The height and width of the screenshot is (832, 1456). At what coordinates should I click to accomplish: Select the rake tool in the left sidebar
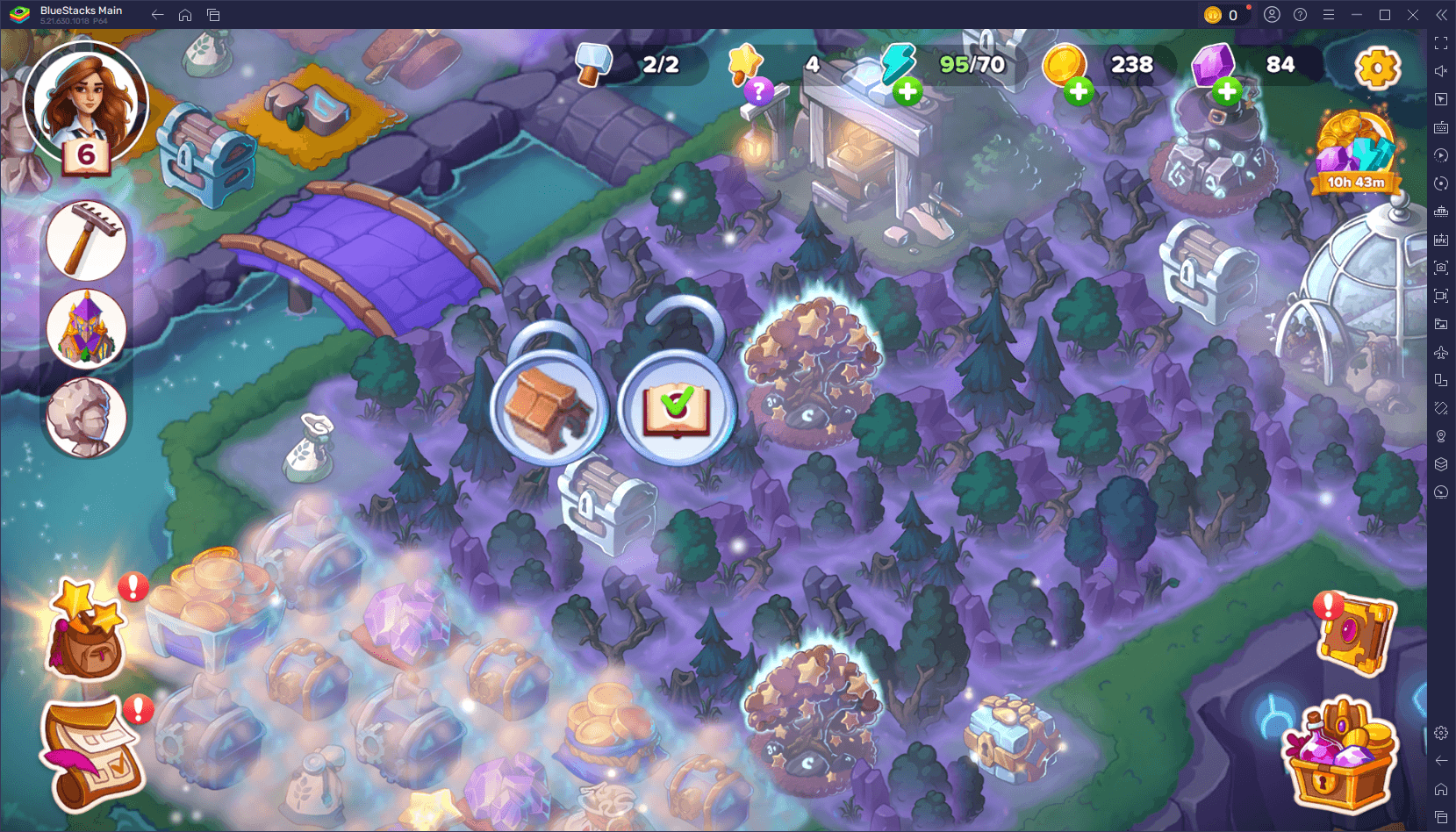pyautogui.click(x=85, y=240)
